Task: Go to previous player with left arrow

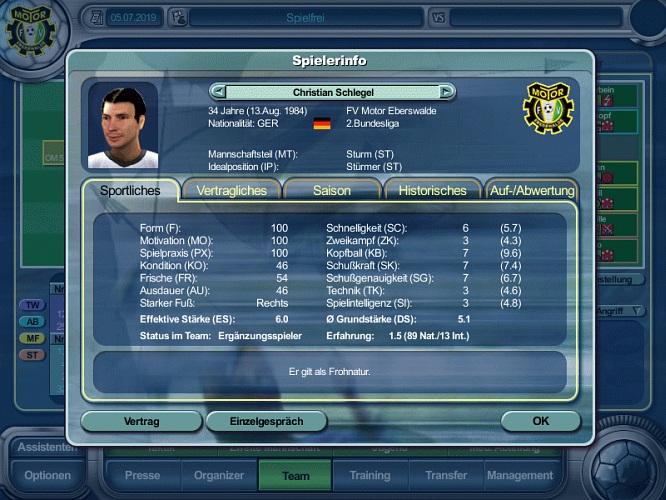Action: 219,92
